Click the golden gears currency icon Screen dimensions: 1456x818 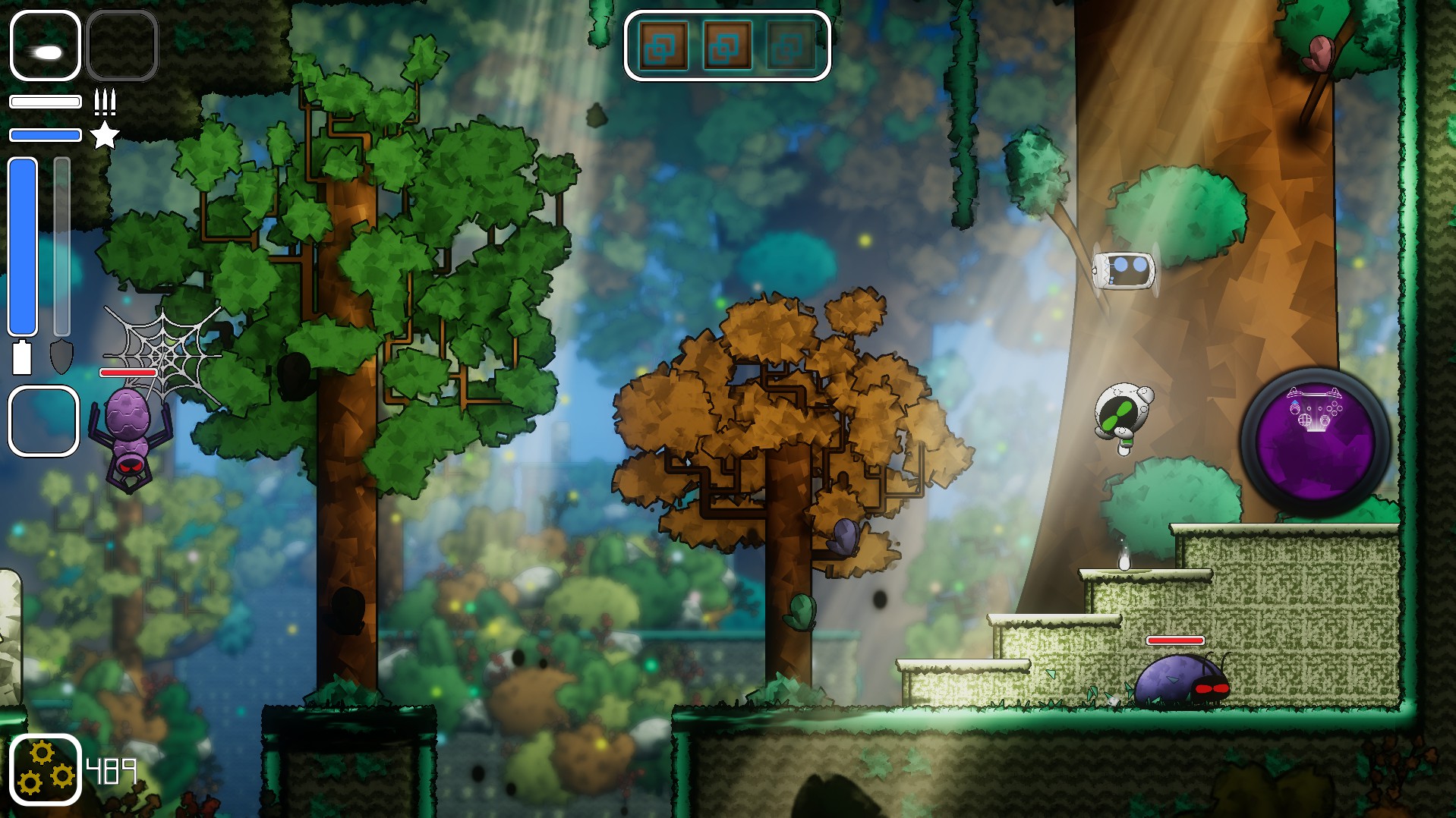point(48,769)
